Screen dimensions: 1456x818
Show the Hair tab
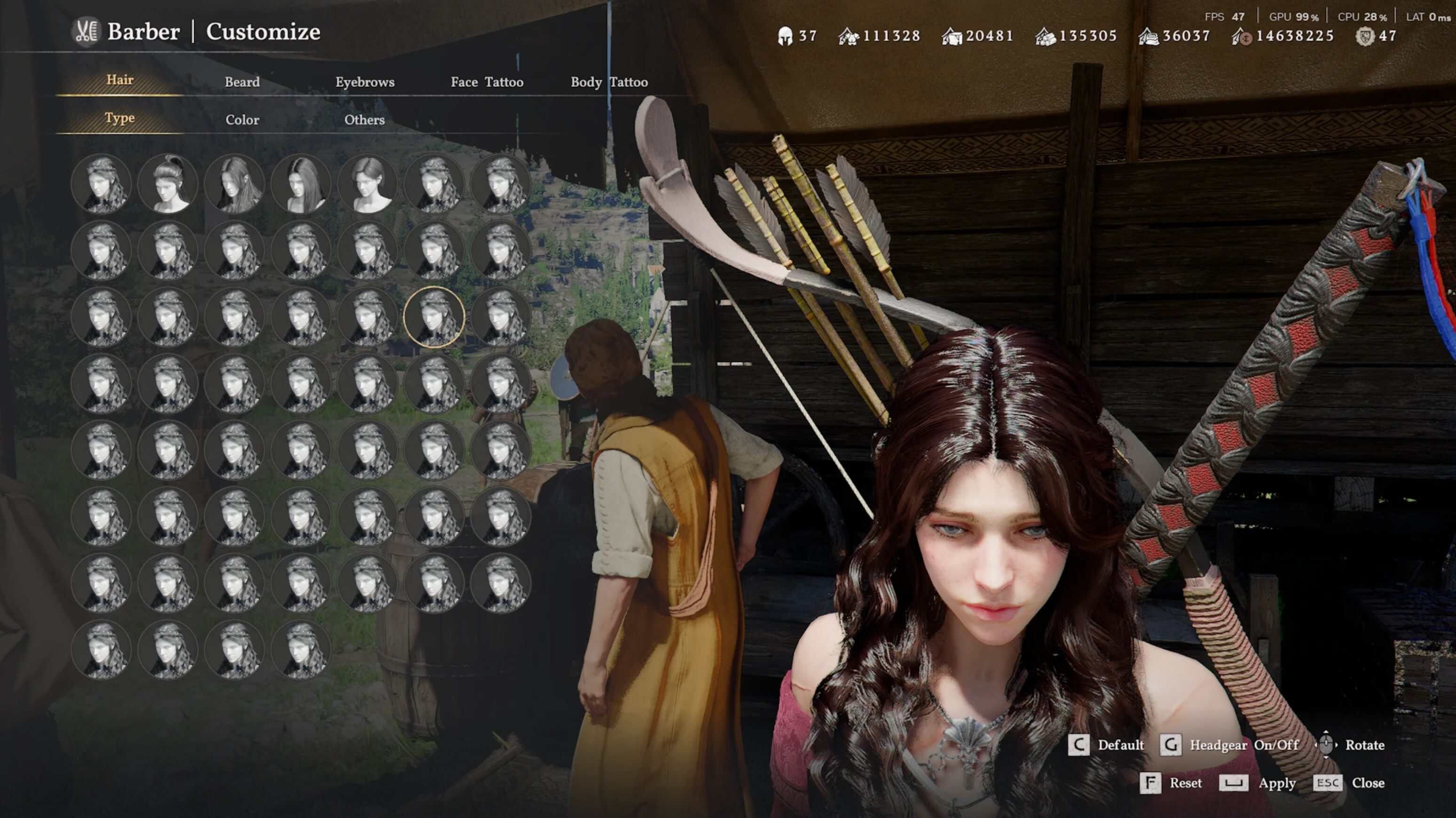click(x=120, y=80)
